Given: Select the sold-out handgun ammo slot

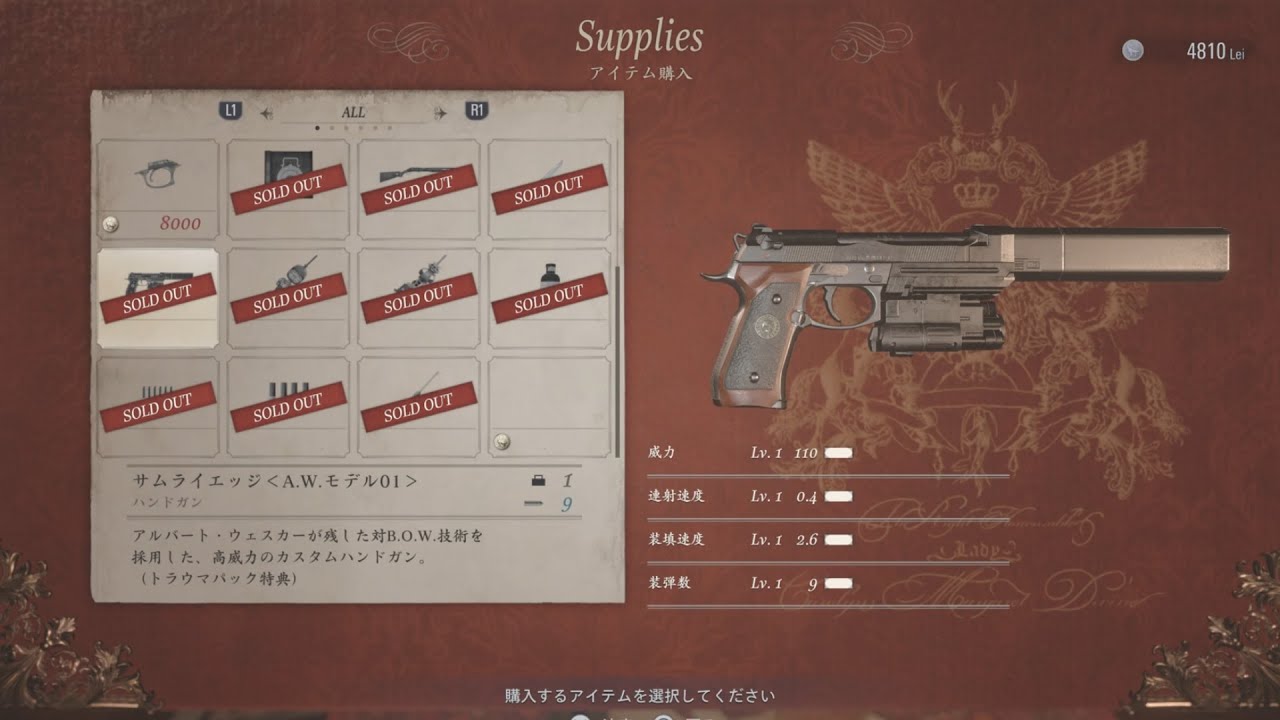Looking at the screenshot, I should 157,406.
